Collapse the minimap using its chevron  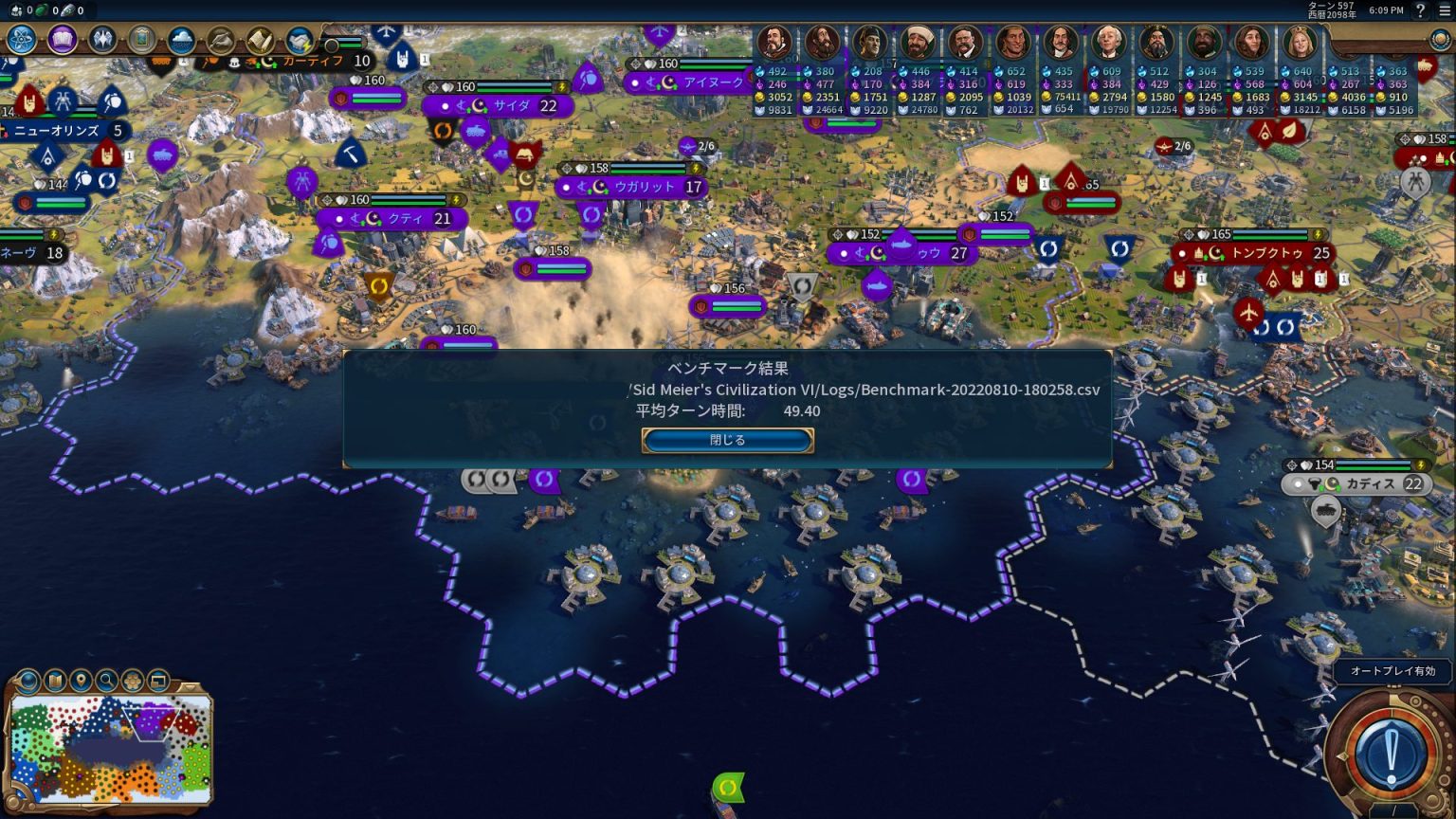[189, 687]
